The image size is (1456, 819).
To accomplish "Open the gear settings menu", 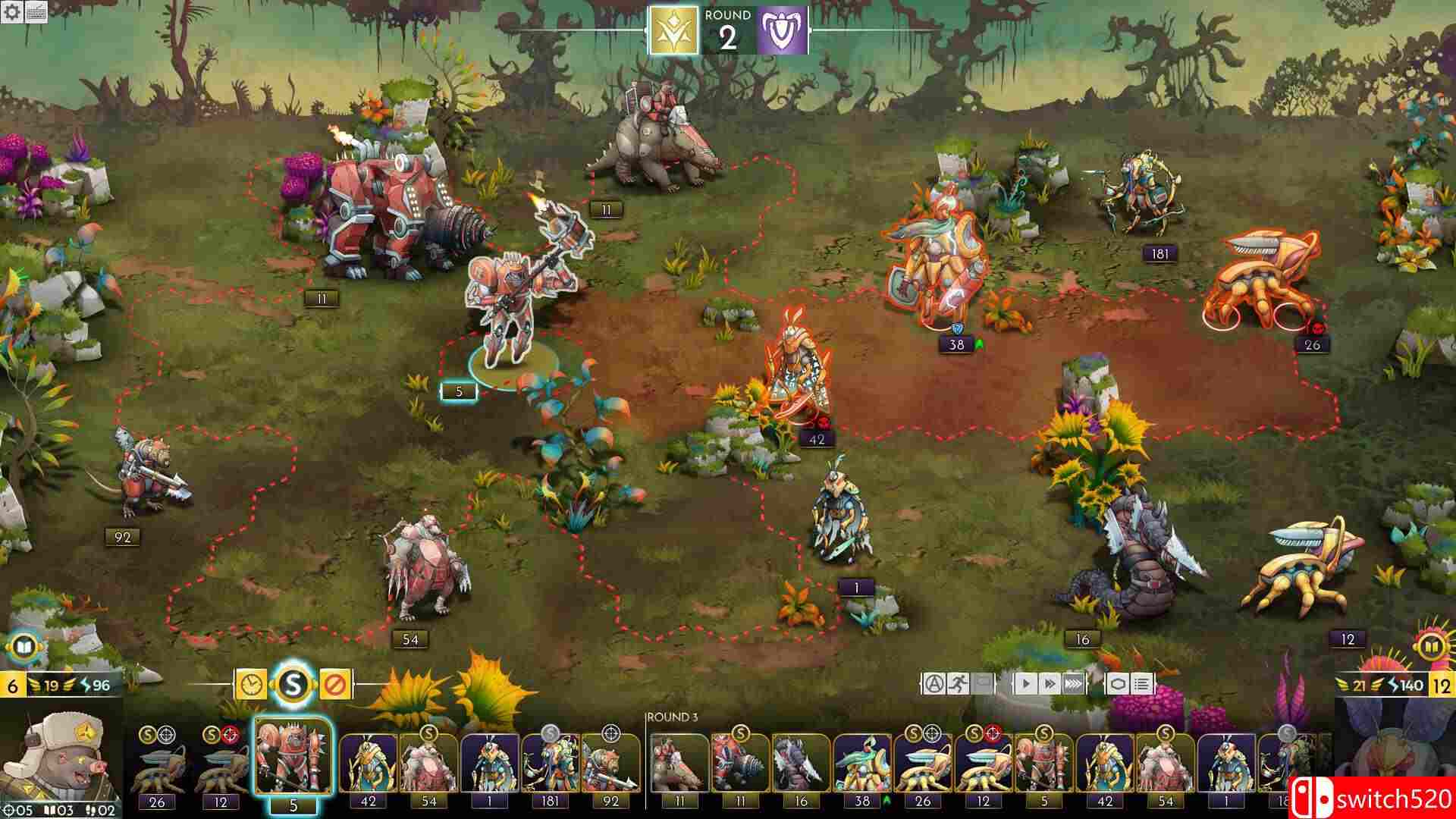I will 11,13.
